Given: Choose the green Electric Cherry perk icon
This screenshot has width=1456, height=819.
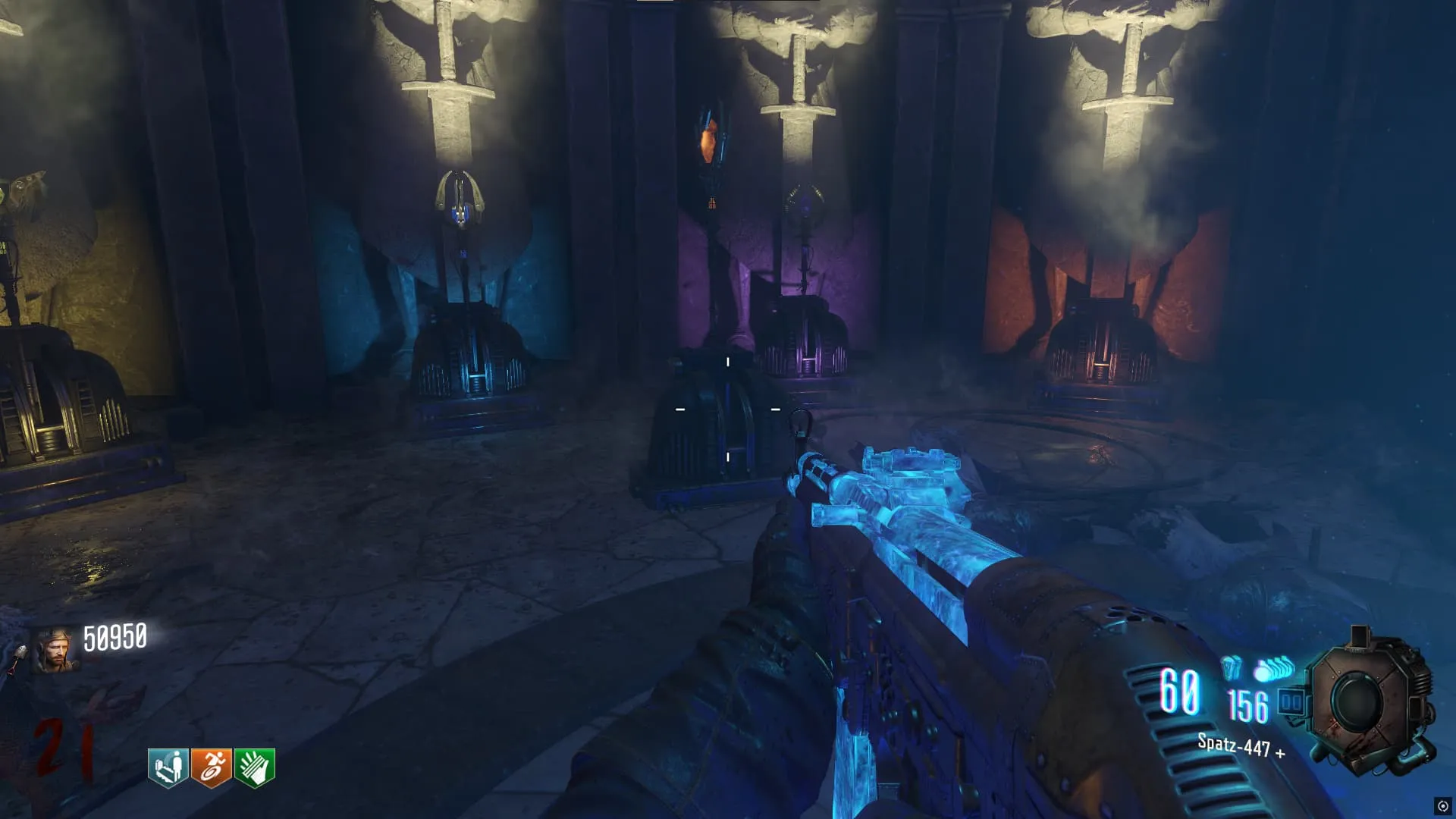Looking at the screenshot, I should [255, 767].
